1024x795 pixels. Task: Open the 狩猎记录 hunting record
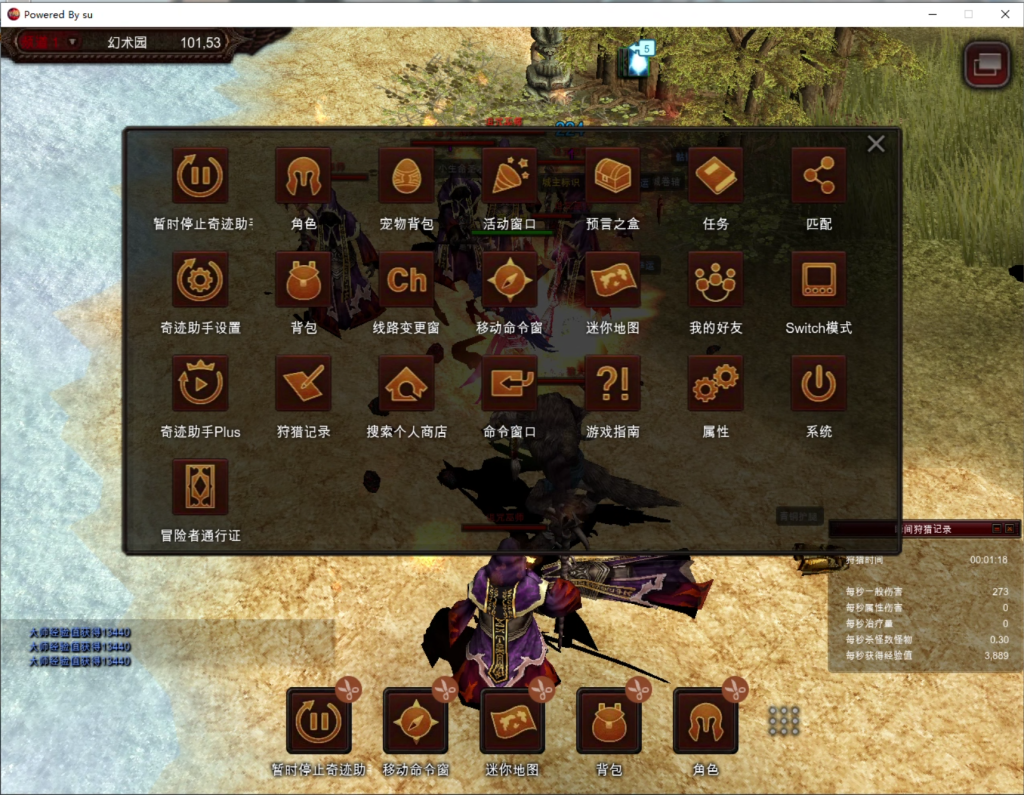point(303,384)
